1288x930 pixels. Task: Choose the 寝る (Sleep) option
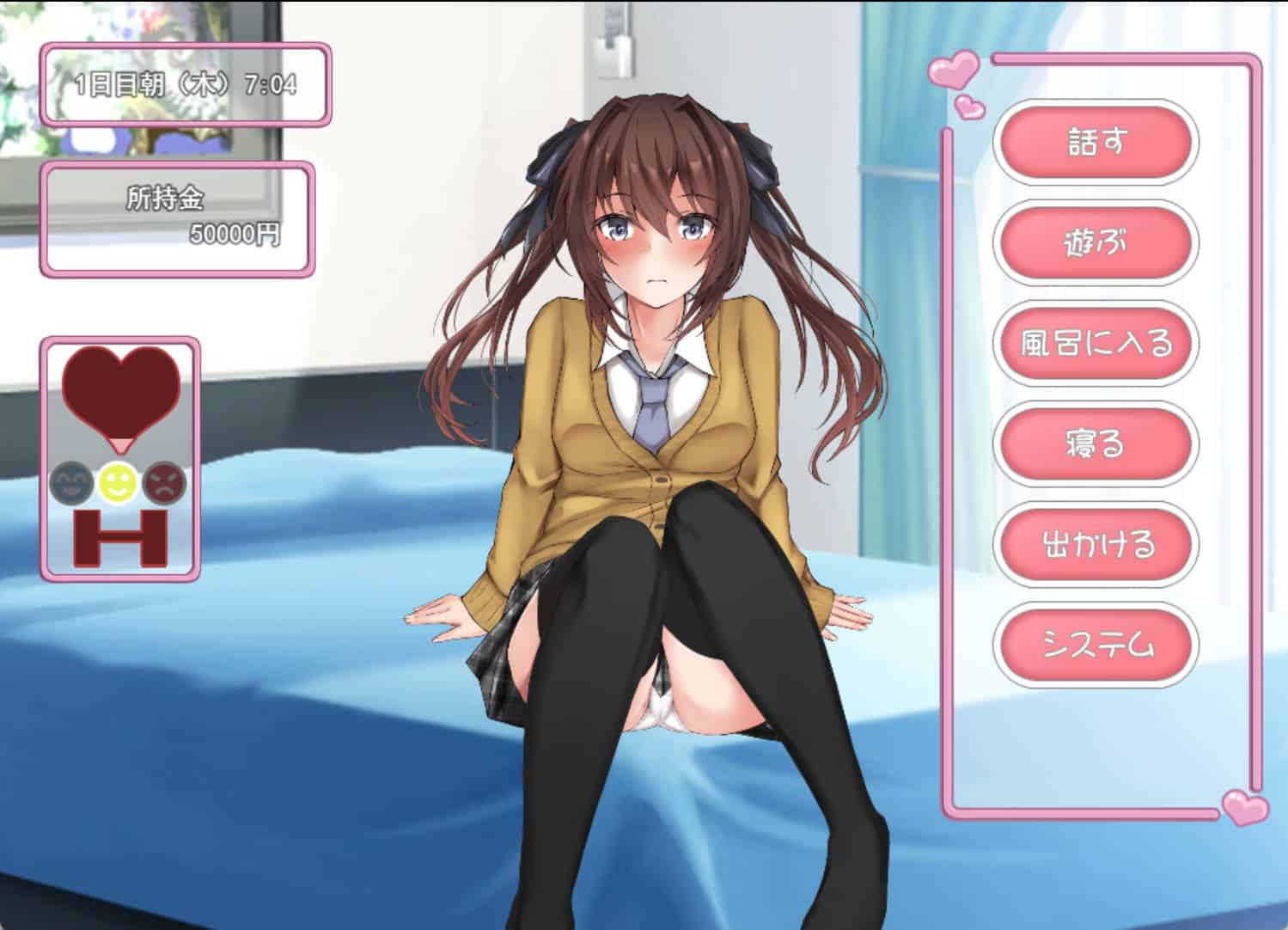tap(1096, 444)
